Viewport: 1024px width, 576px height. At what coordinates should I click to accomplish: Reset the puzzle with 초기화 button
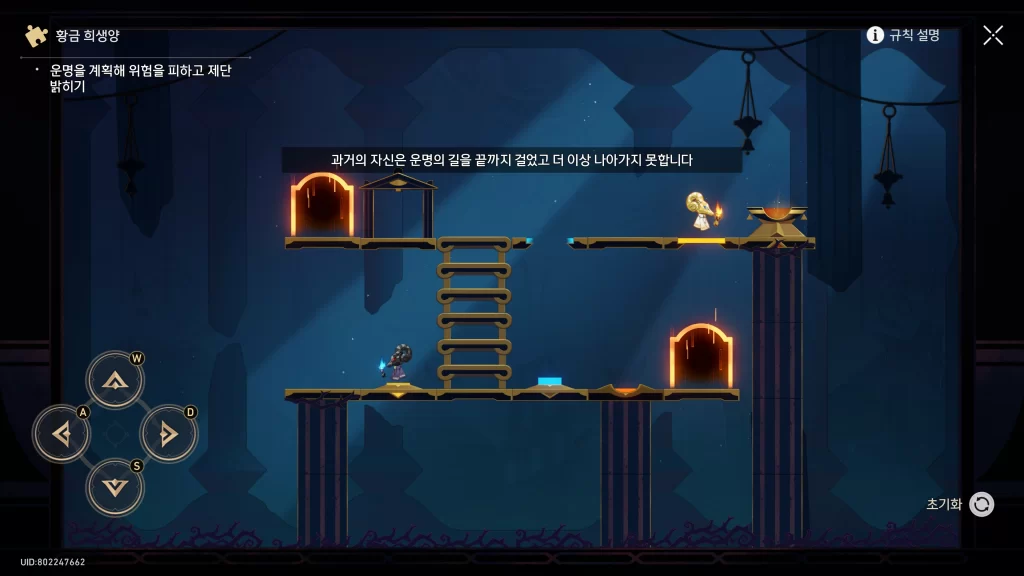click(x=981, y=504)
